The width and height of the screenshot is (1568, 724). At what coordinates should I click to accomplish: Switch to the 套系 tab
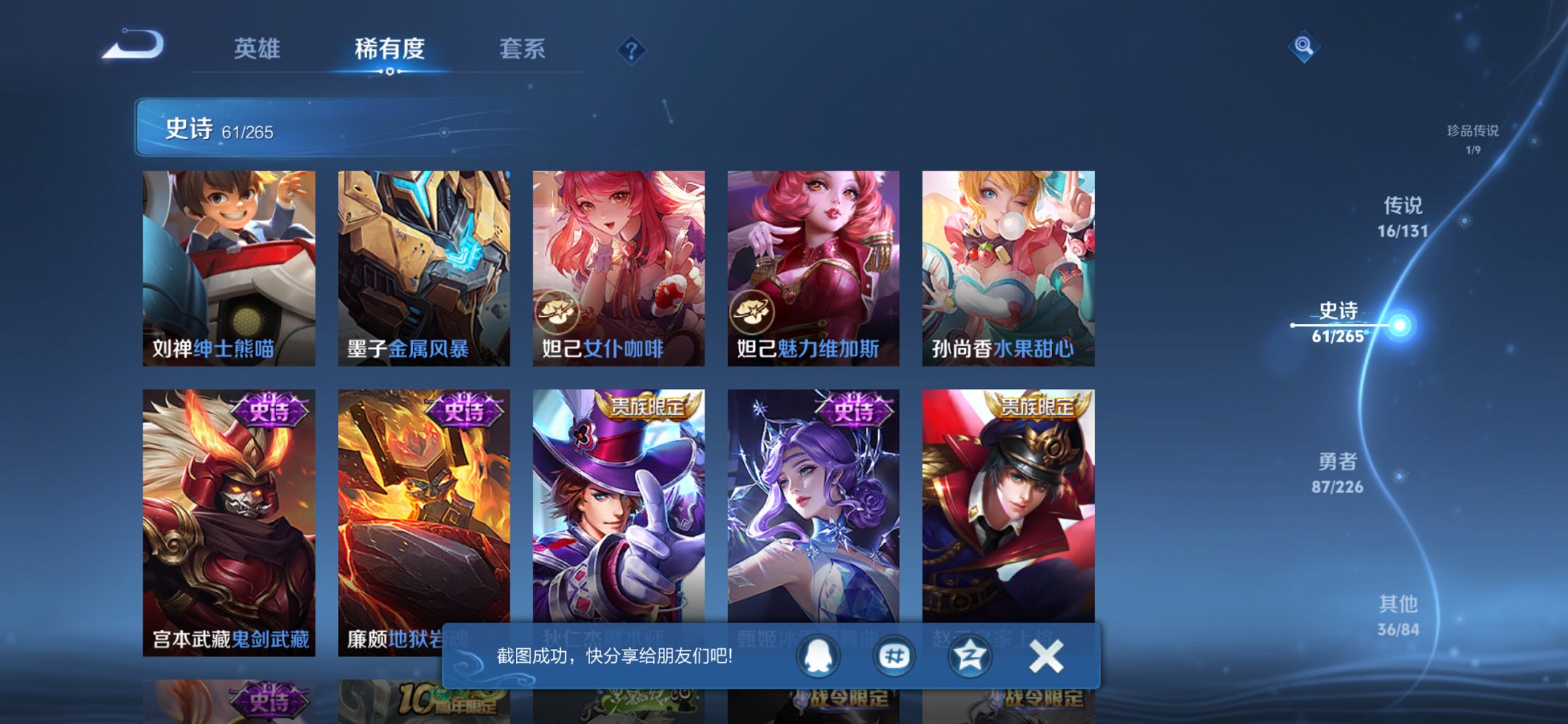(522, 50)
